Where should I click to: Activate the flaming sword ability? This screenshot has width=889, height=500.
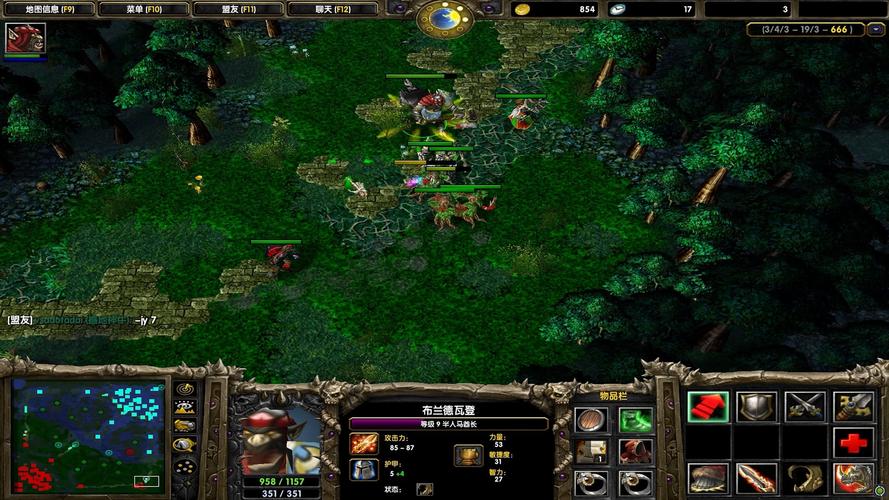point(756,479)
